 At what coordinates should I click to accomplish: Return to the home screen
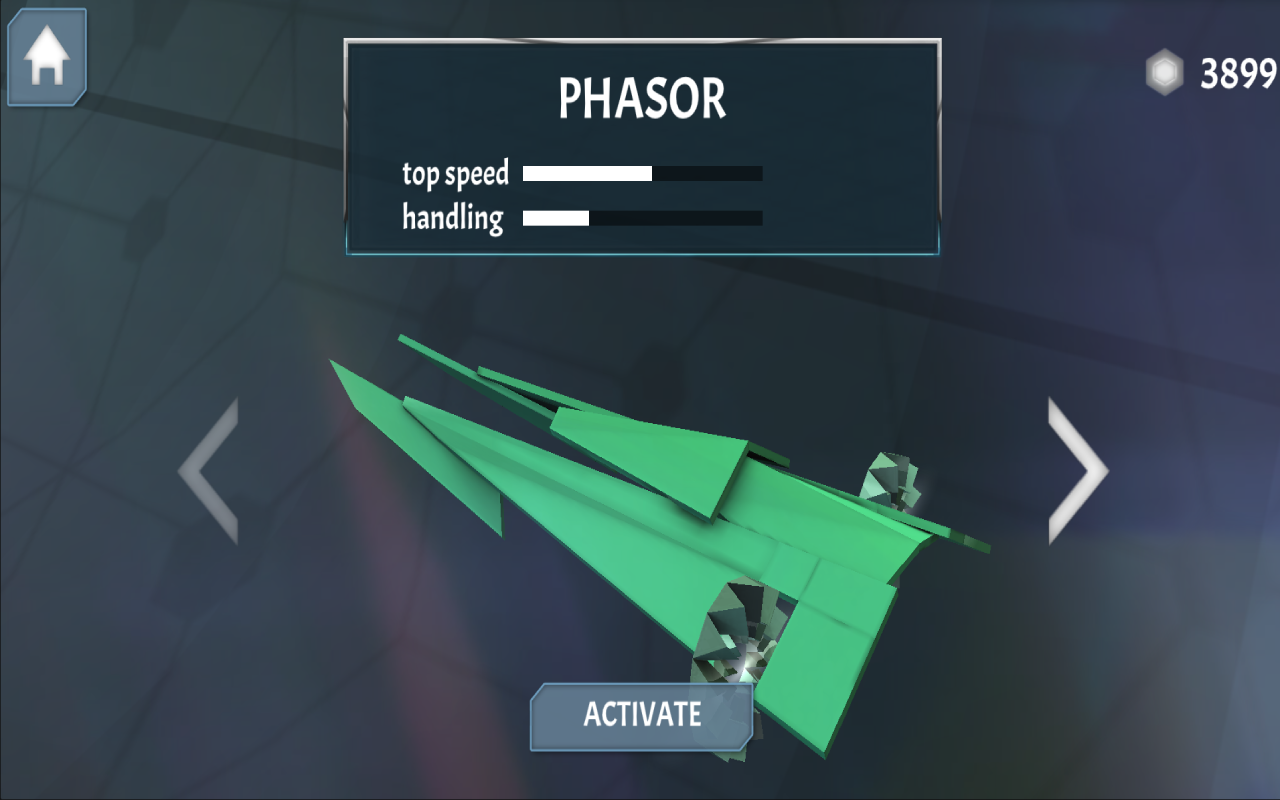point(47,57)
